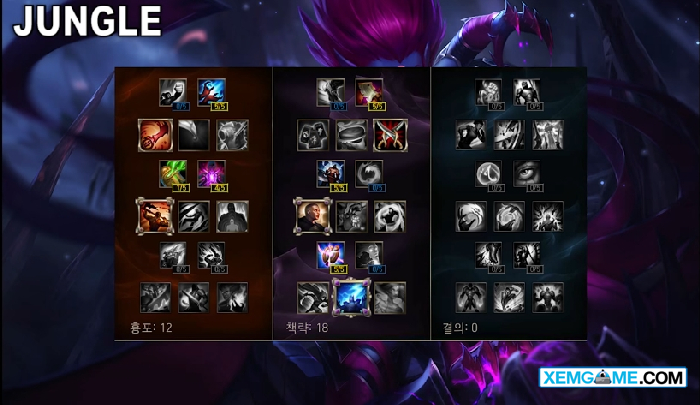Choose the Thunderlord's Decree keystone

[349, 296]
